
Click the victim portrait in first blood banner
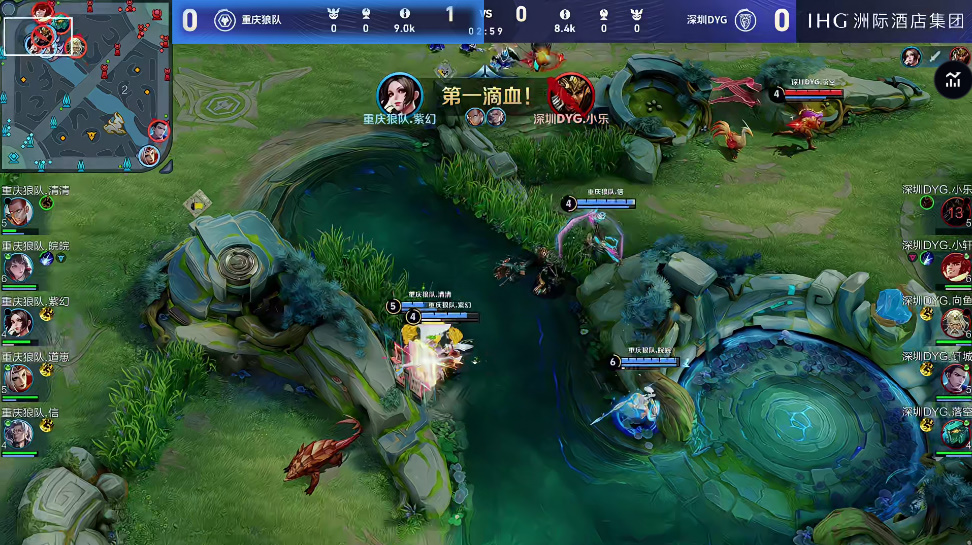pyautogui.click(x=571, y=95)
